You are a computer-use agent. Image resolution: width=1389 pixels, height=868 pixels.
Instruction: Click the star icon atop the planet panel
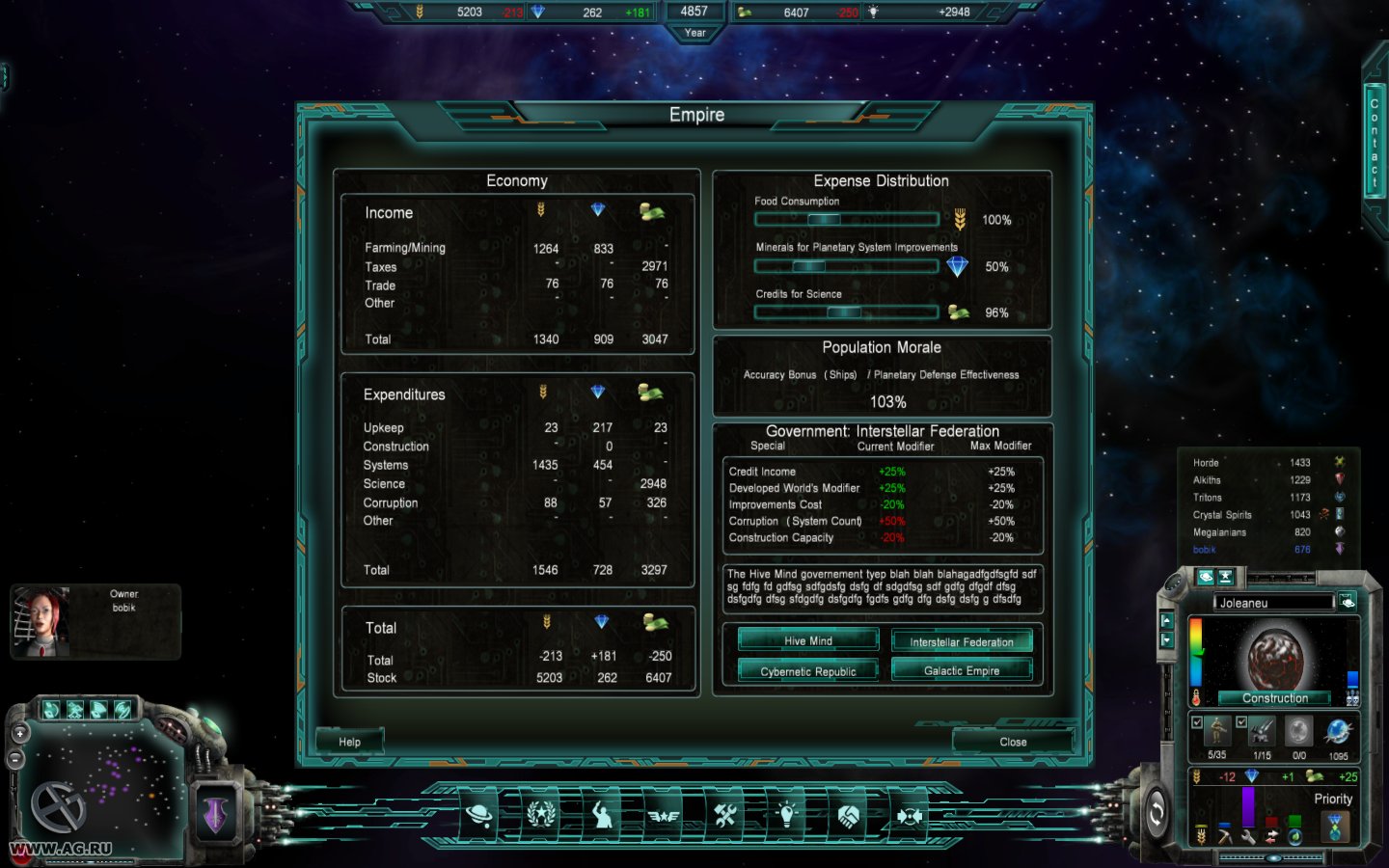click(1226, 576)
